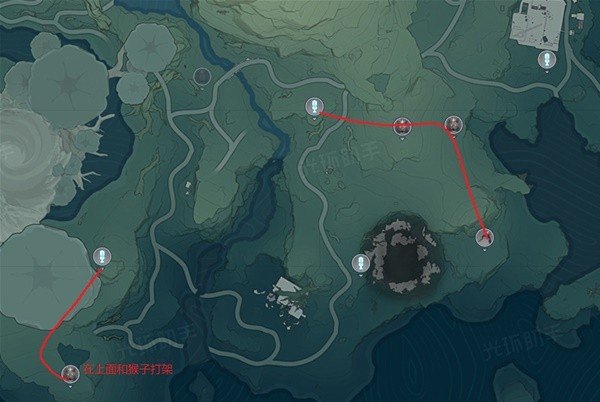Select the exclamation marker starting the upper red route

314,107
